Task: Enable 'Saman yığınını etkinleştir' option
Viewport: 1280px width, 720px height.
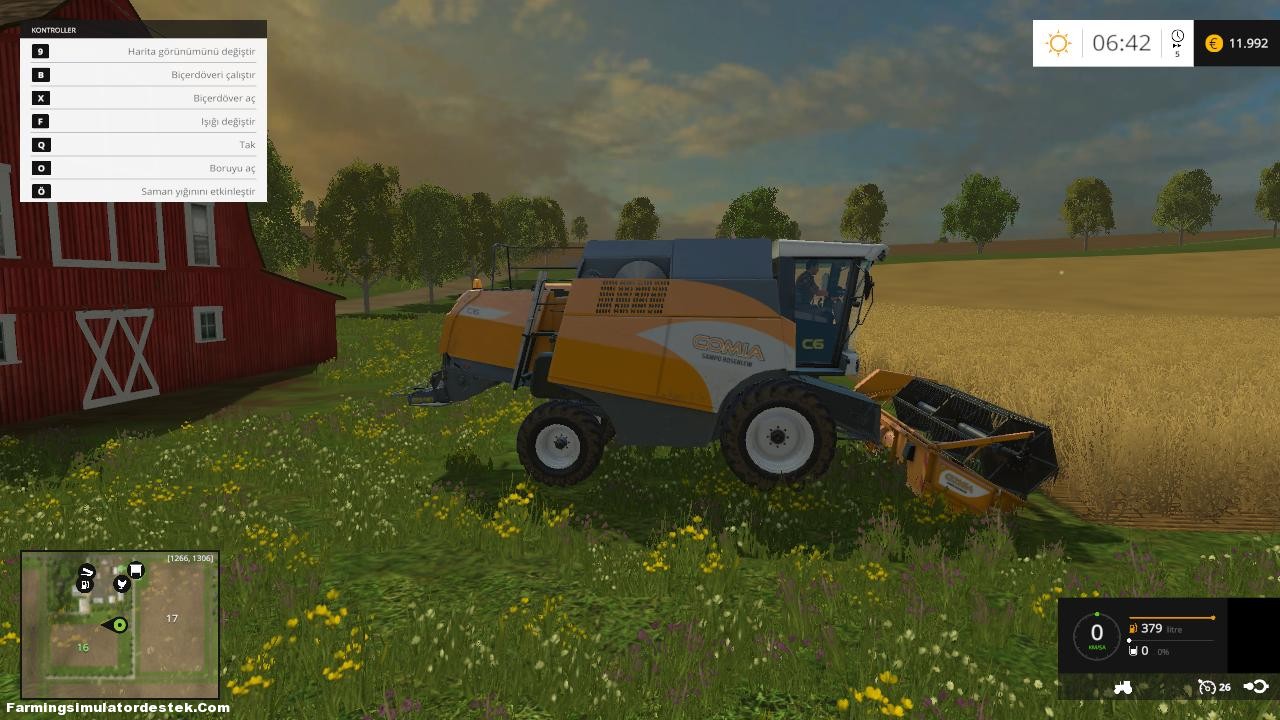Action: 143,191
